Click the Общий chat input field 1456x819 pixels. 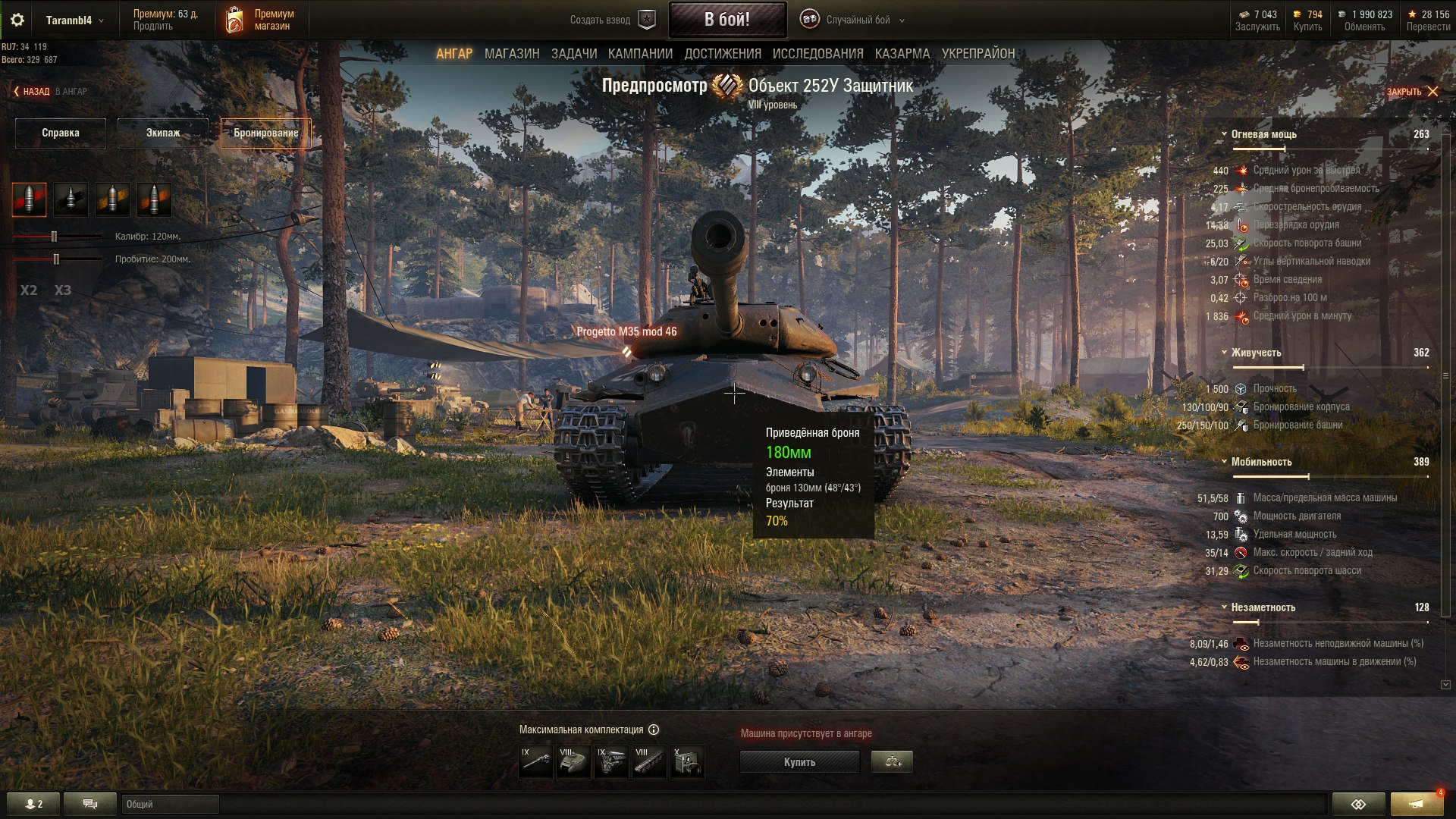(x=170, y=804)
